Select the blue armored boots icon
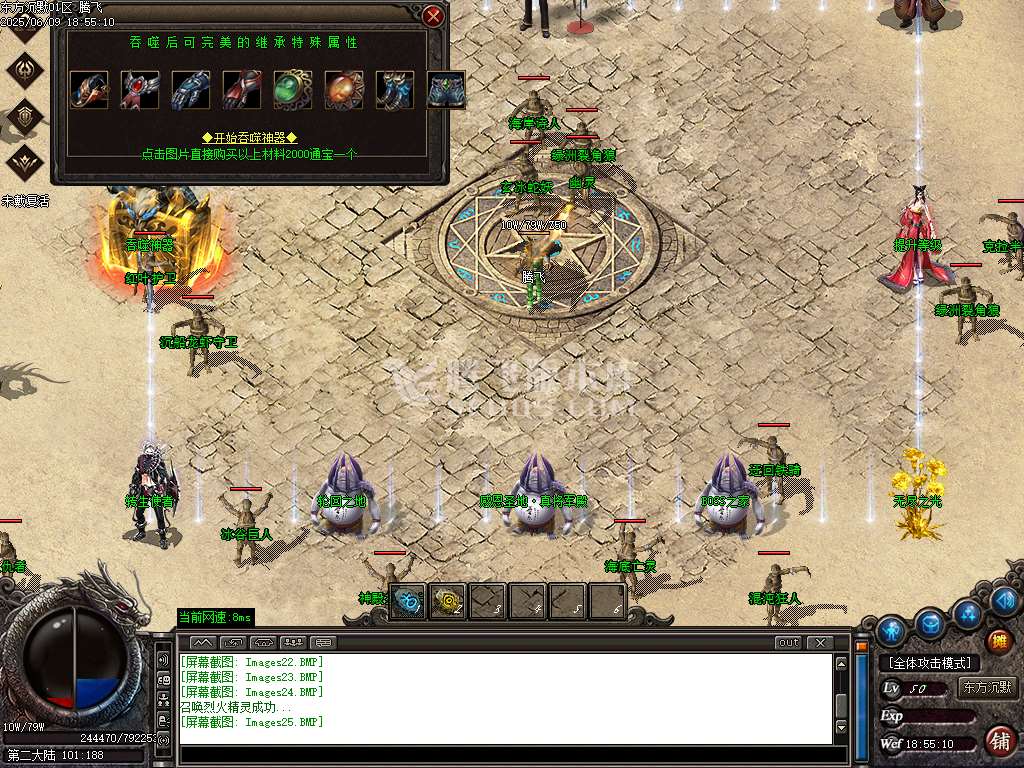The width and height of the screenshot is (1024, 768). [x=395, y=90]
